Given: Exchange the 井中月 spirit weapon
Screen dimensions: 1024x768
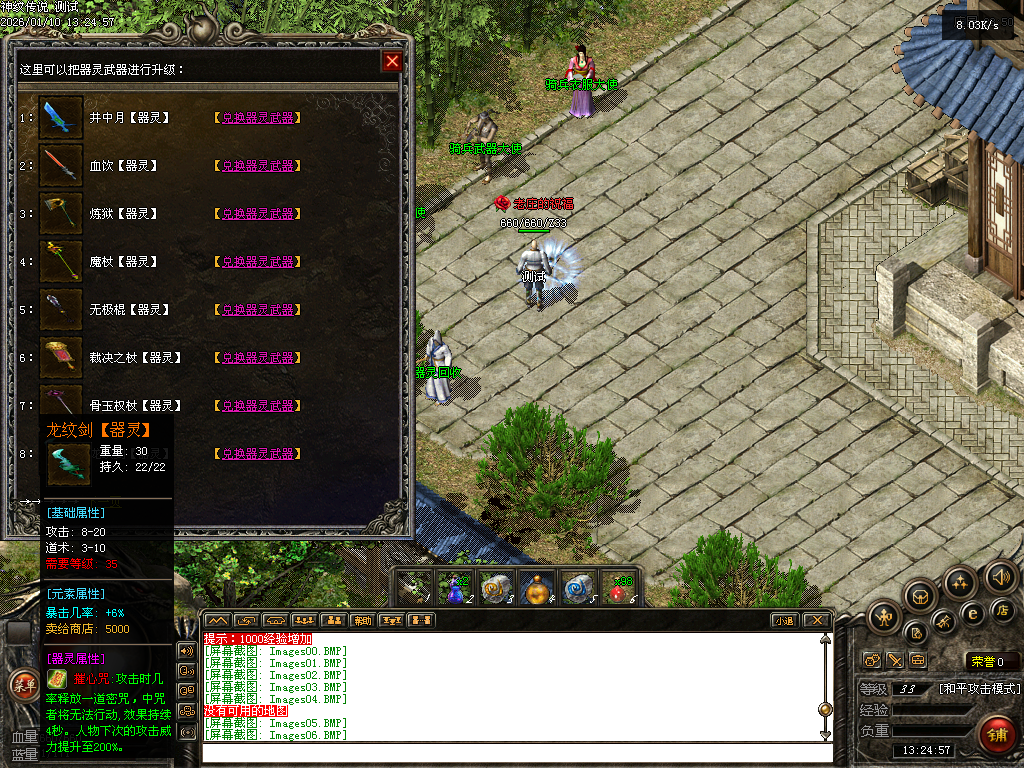Looking at the screenshot, I should coord(258,118).
